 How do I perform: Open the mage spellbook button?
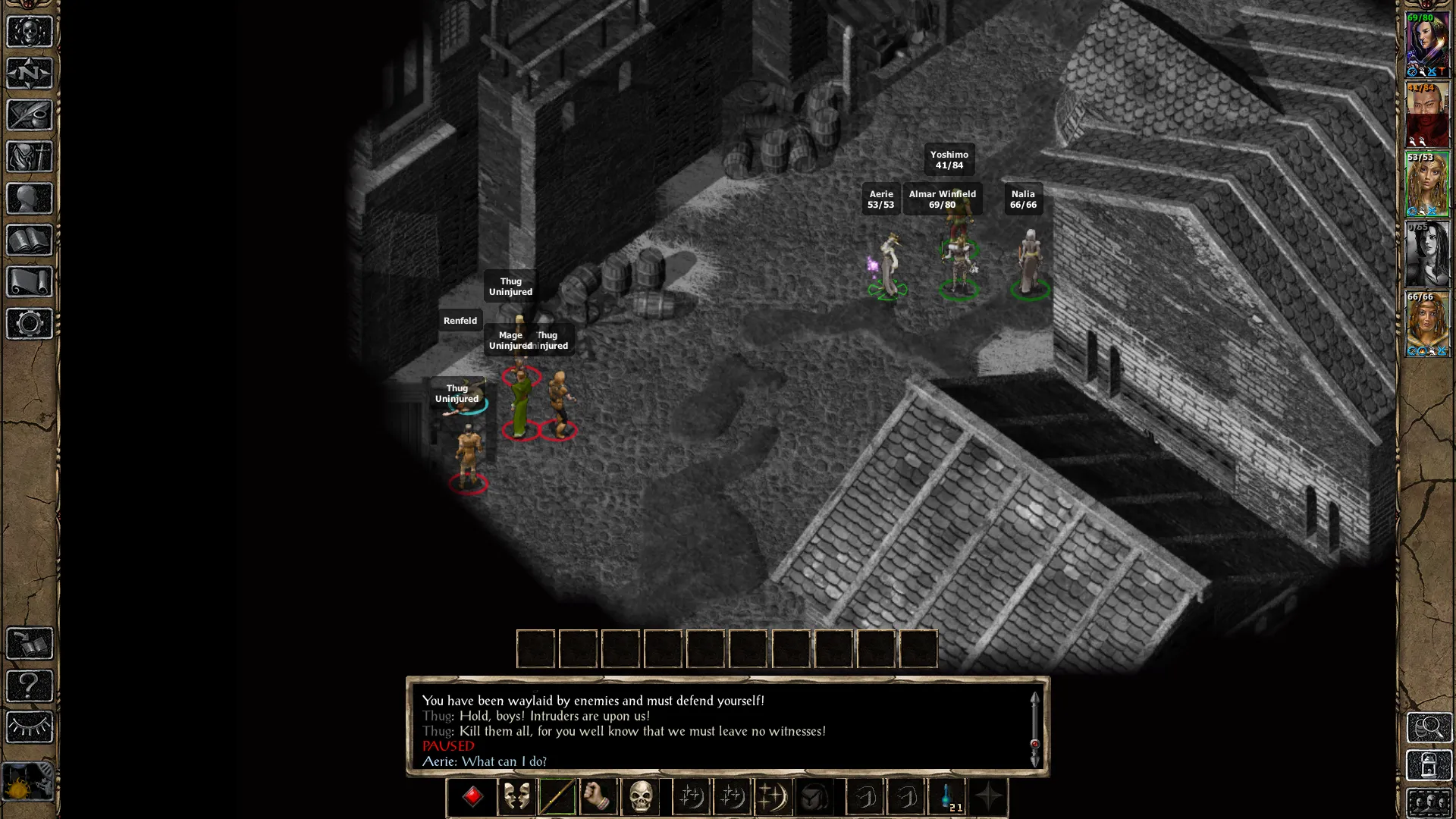(x=30, y=240)
